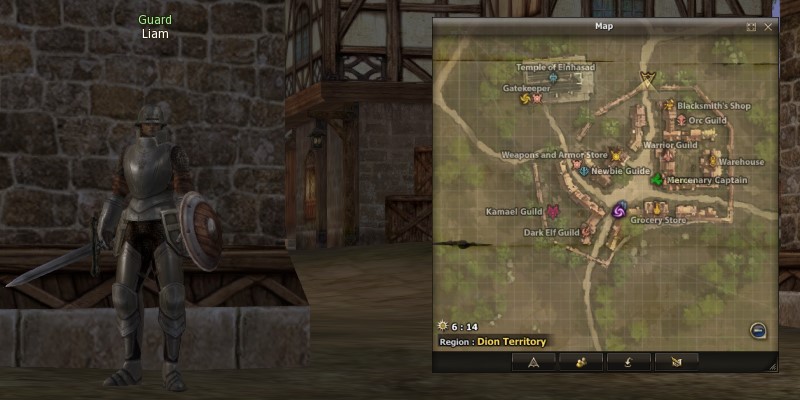
Task: Select the Newbie Guide map marker
Action: 584,171
